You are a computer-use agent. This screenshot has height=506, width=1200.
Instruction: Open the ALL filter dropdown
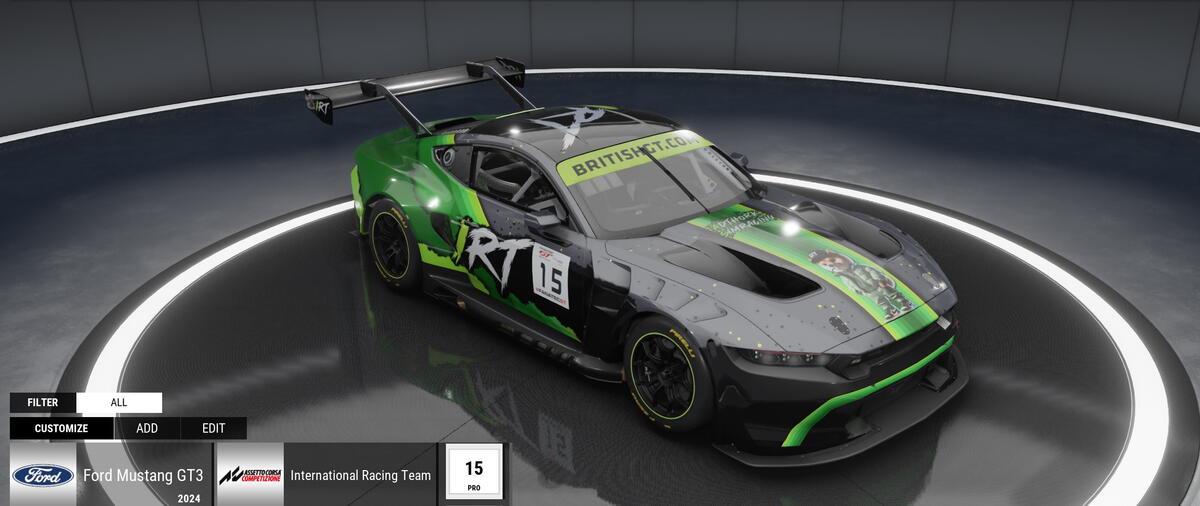[119, 403]
